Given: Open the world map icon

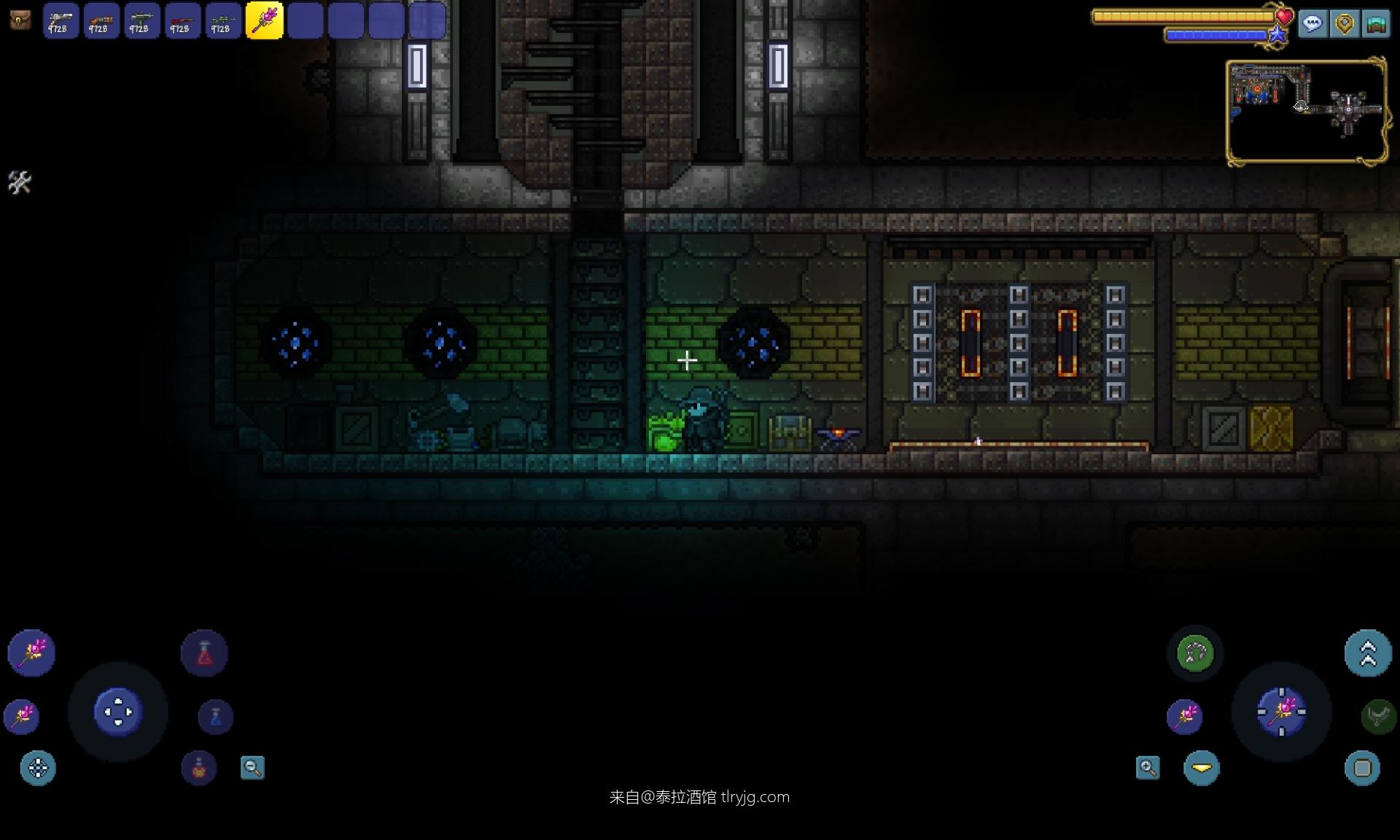Looking at the screenshot, I should pos(1376,24).
